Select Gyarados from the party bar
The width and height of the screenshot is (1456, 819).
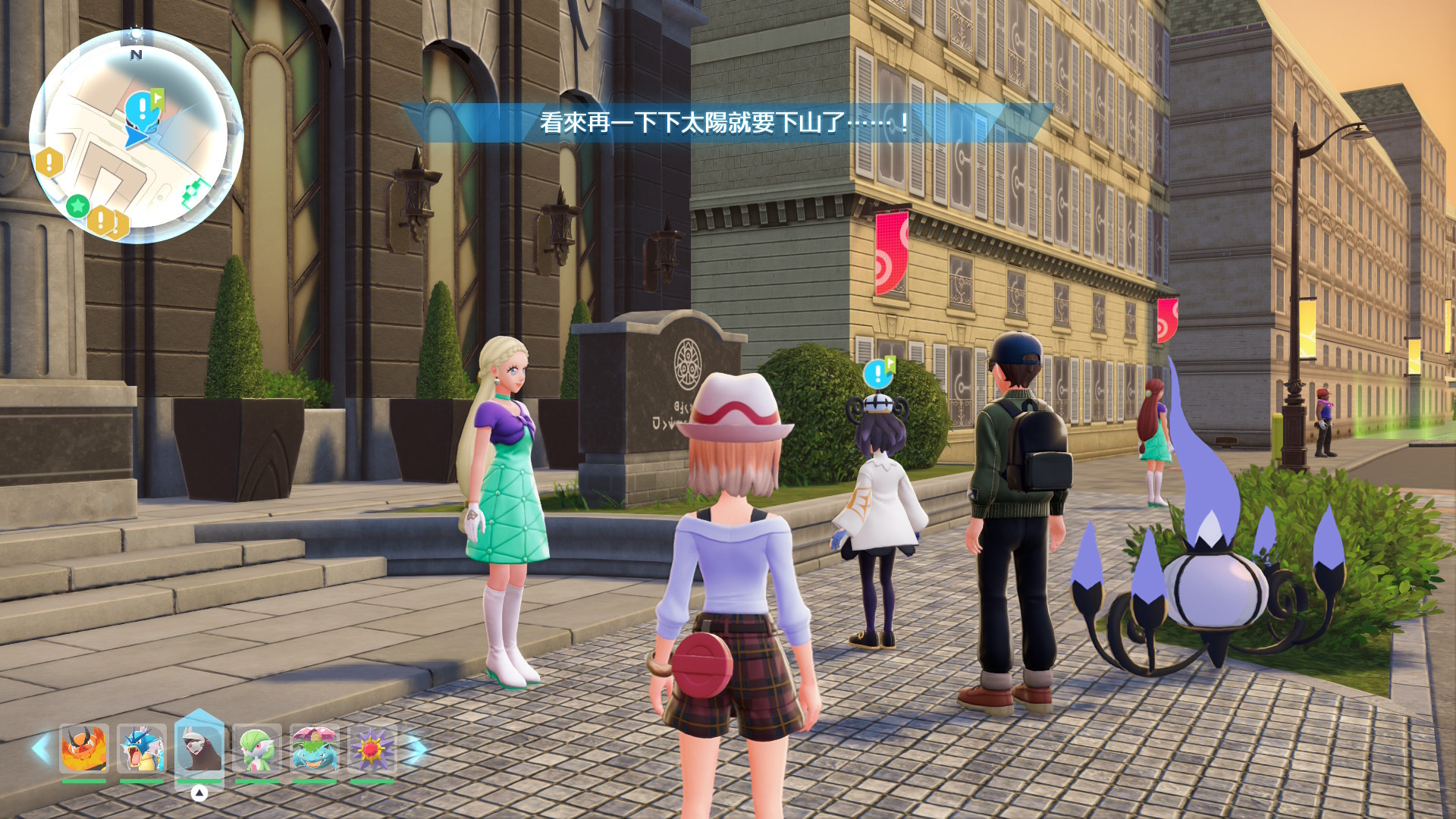pyautogui.click(x=141, y=748)
